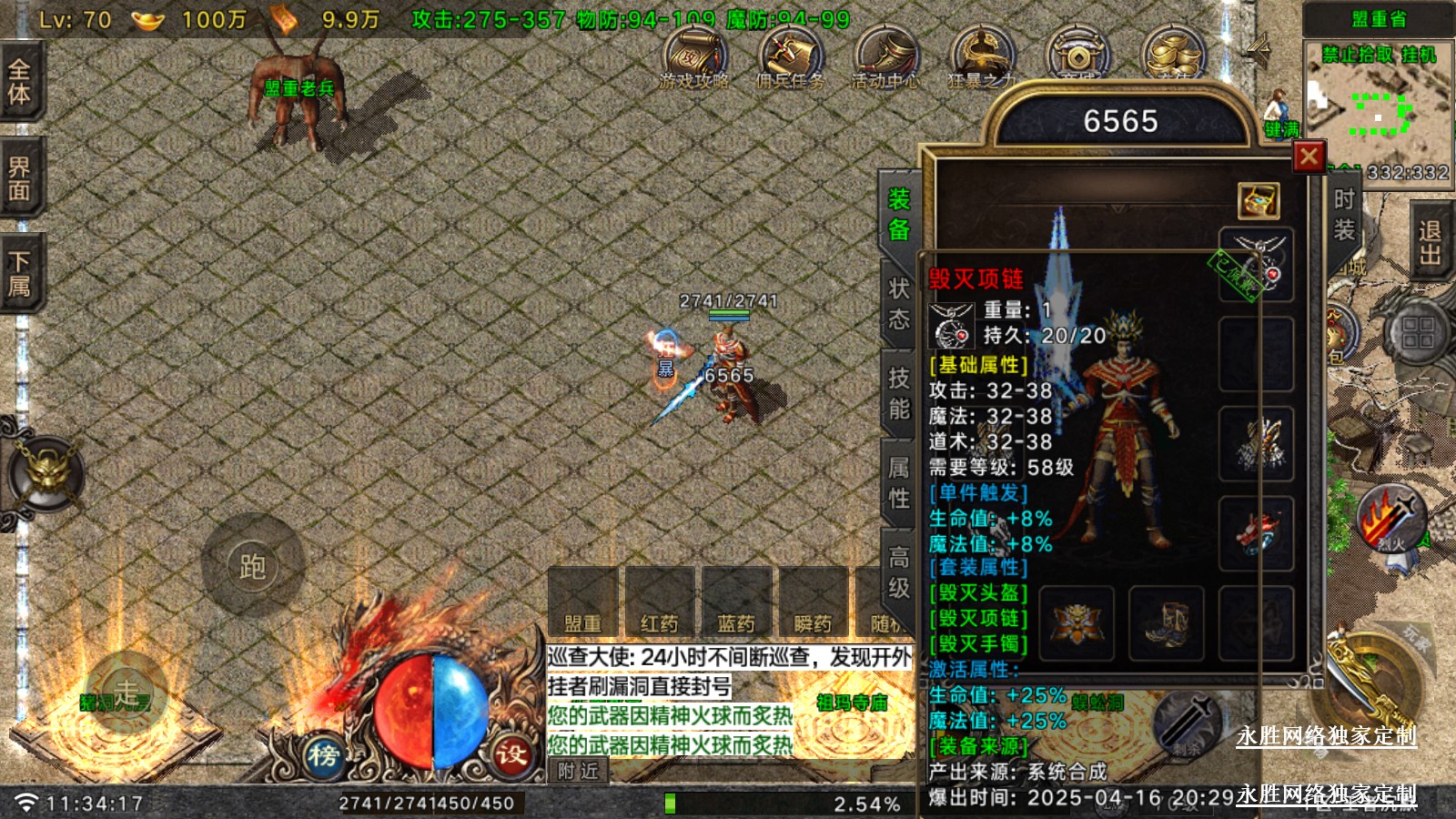Use the 红药 red potion slot

click(x=660, y=602)
